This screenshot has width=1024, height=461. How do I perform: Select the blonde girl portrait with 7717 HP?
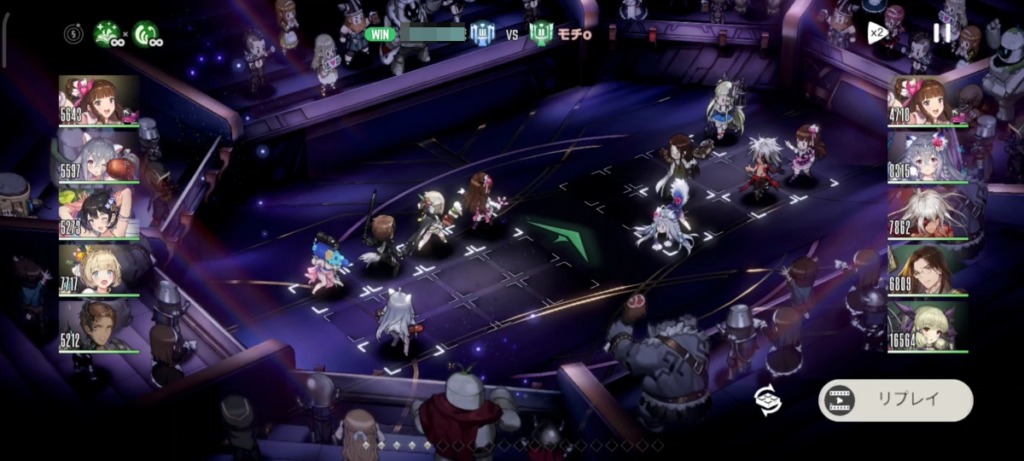click(x=98, y=269)
